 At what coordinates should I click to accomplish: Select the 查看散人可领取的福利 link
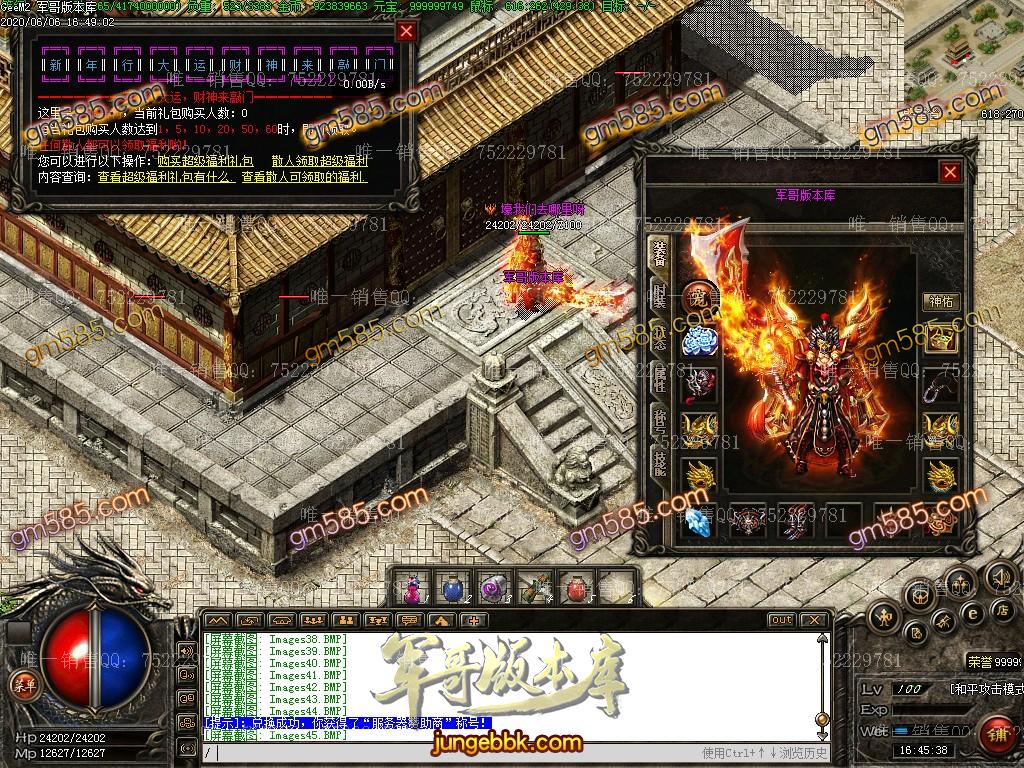coord(304,177)
